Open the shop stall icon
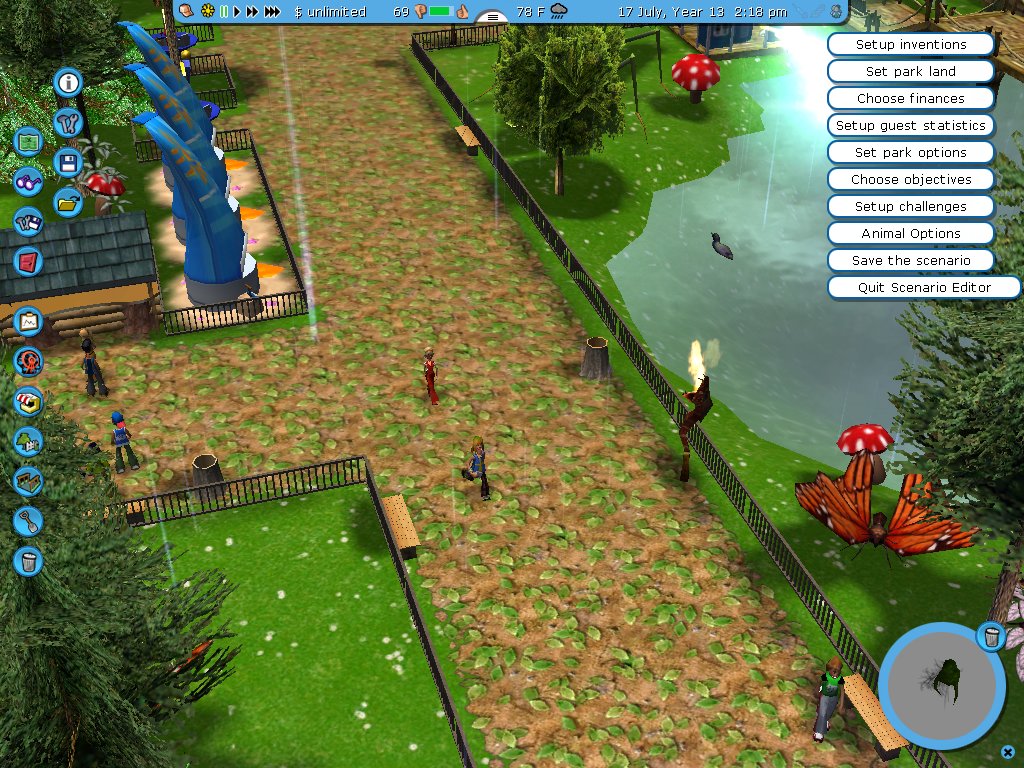 click(x=28, y=402)
